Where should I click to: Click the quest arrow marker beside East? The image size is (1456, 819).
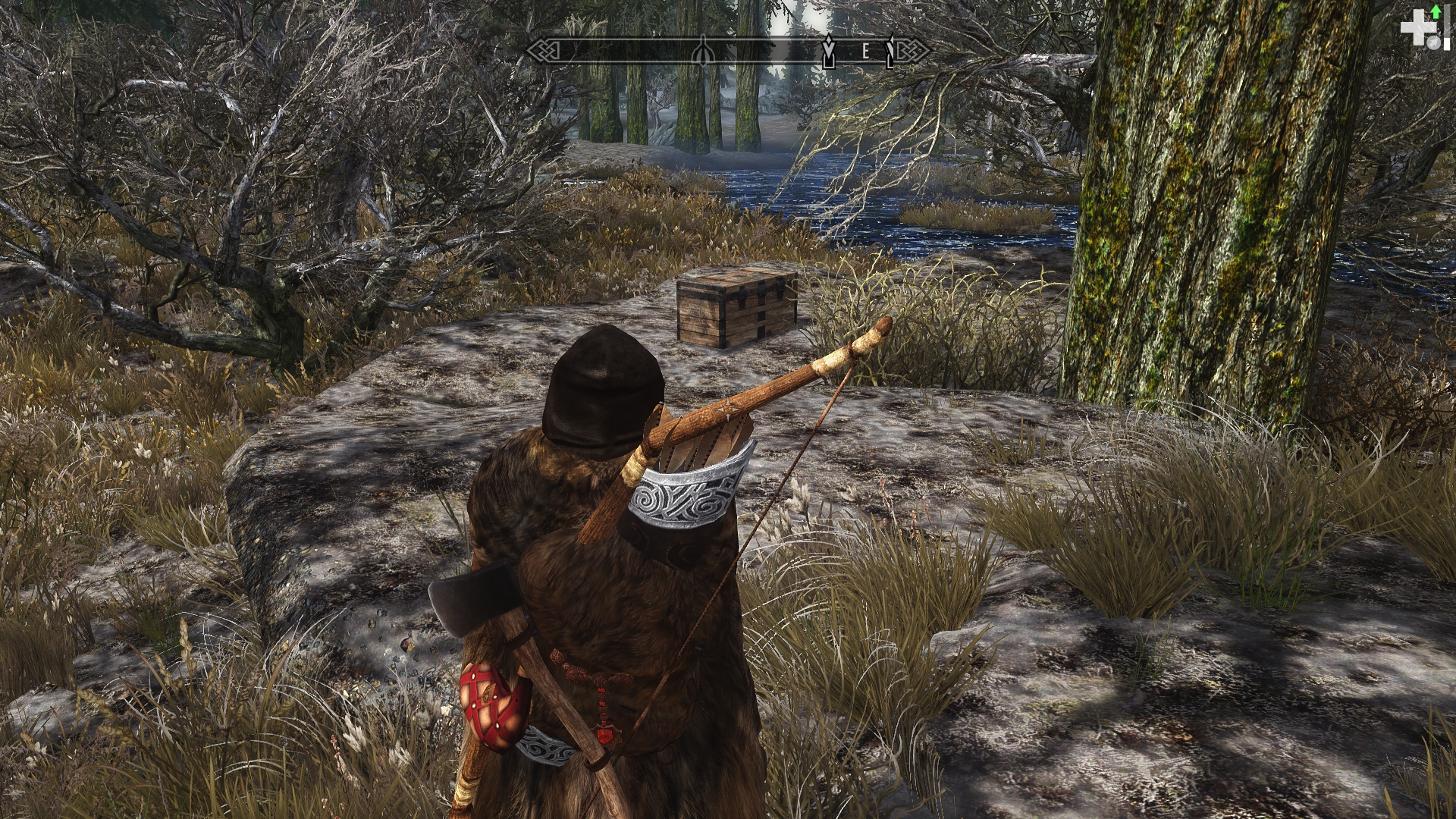click(x=828, y=52)
